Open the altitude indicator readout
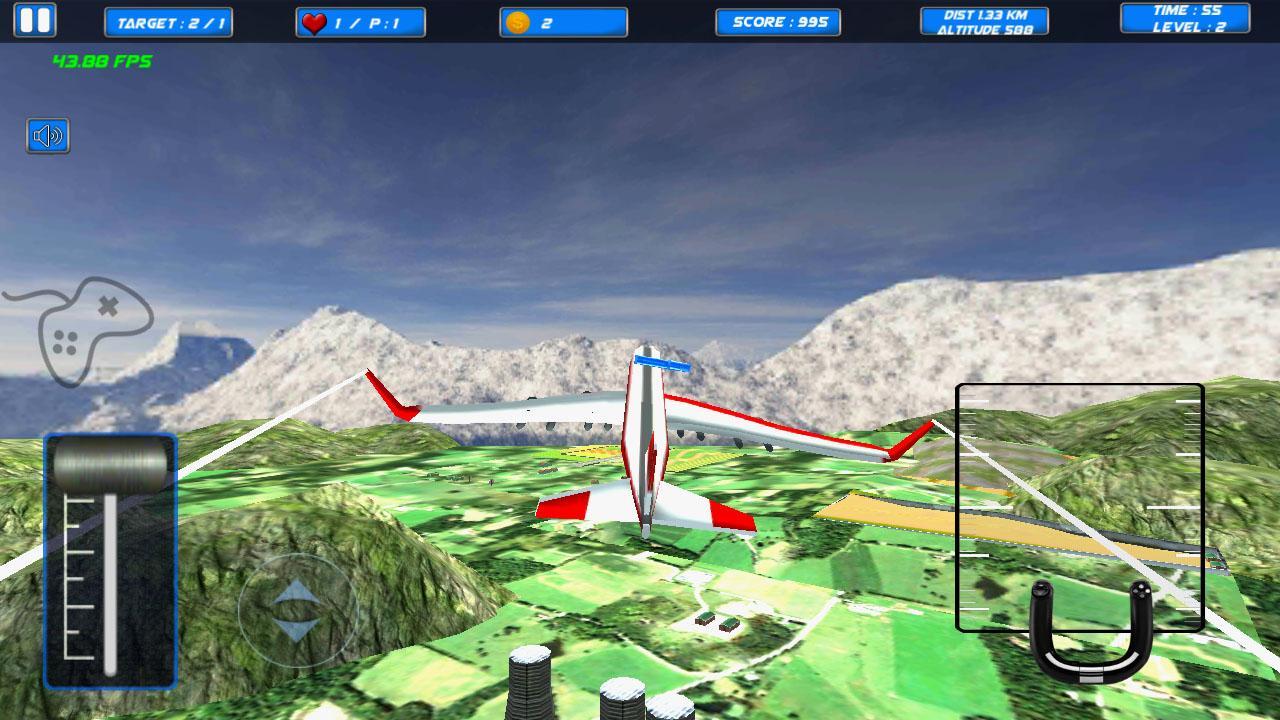Image resolution: width=1280 pixels, height=720 pixels. 983,29
